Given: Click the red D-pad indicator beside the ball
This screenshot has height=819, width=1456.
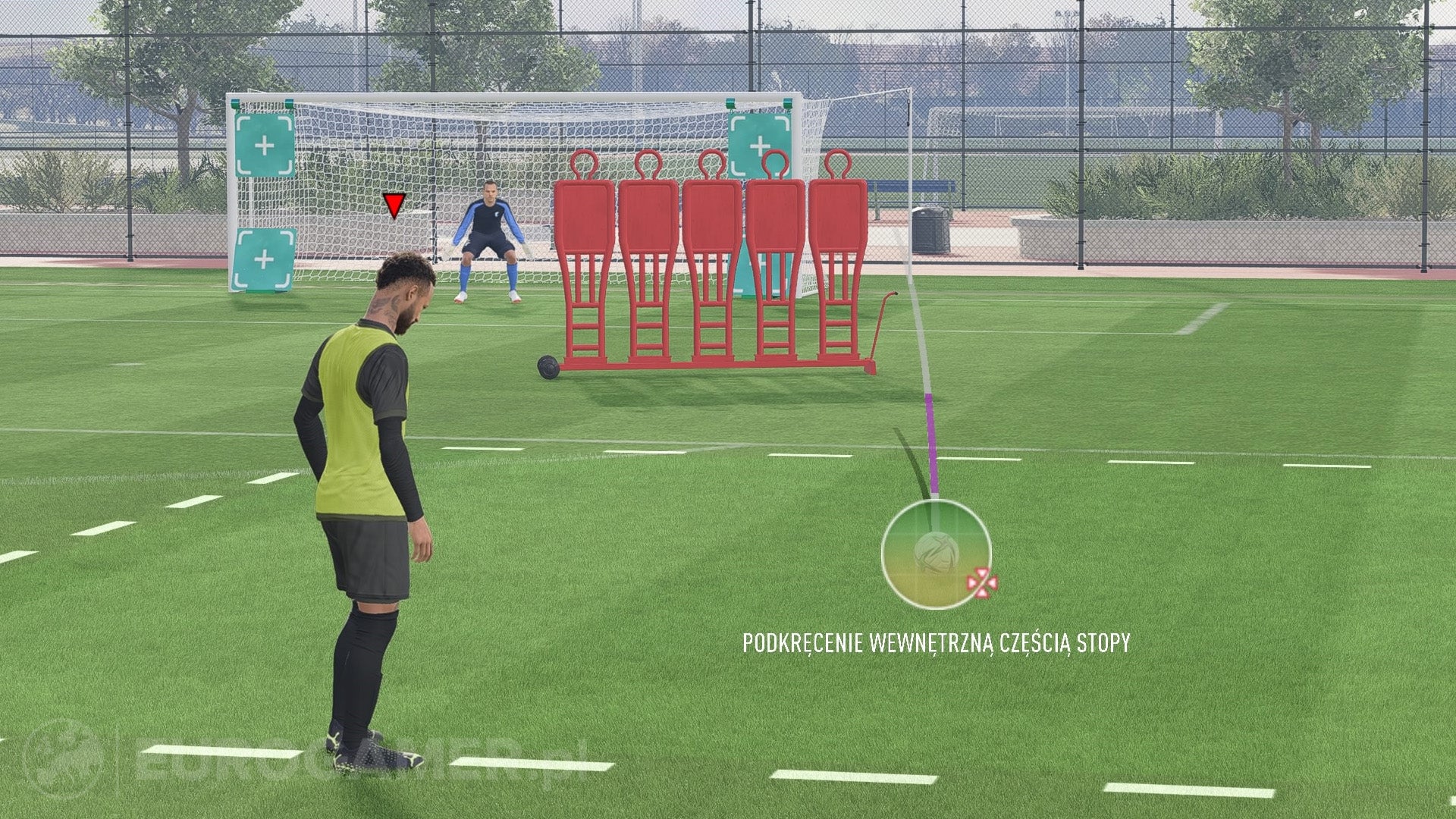Looking at the screenshot, I should pos(981,582).
